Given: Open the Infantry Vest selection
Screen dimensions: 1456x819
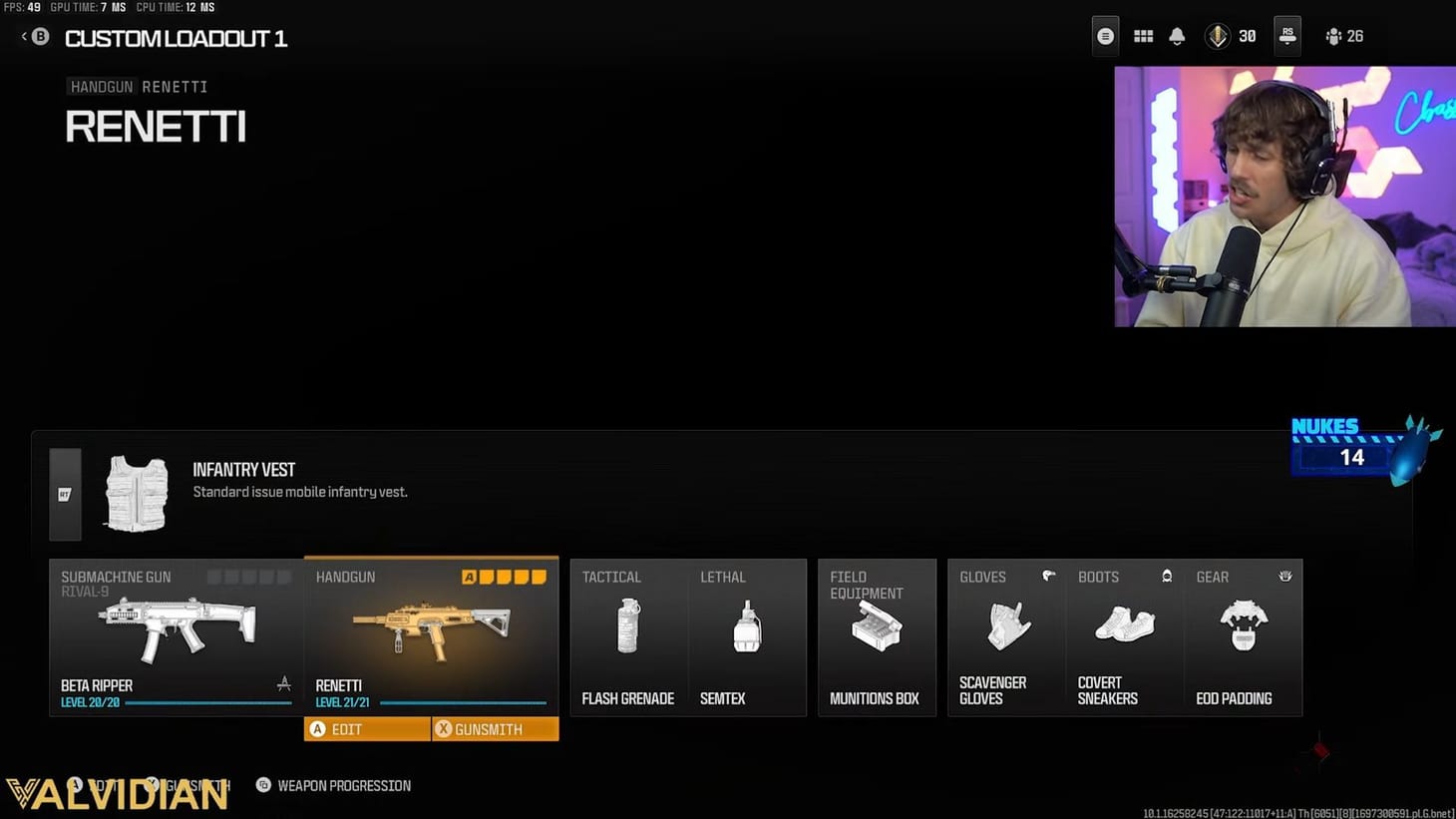Looking at the screenshot, I should pyautogui.click(x=137, y=492).
